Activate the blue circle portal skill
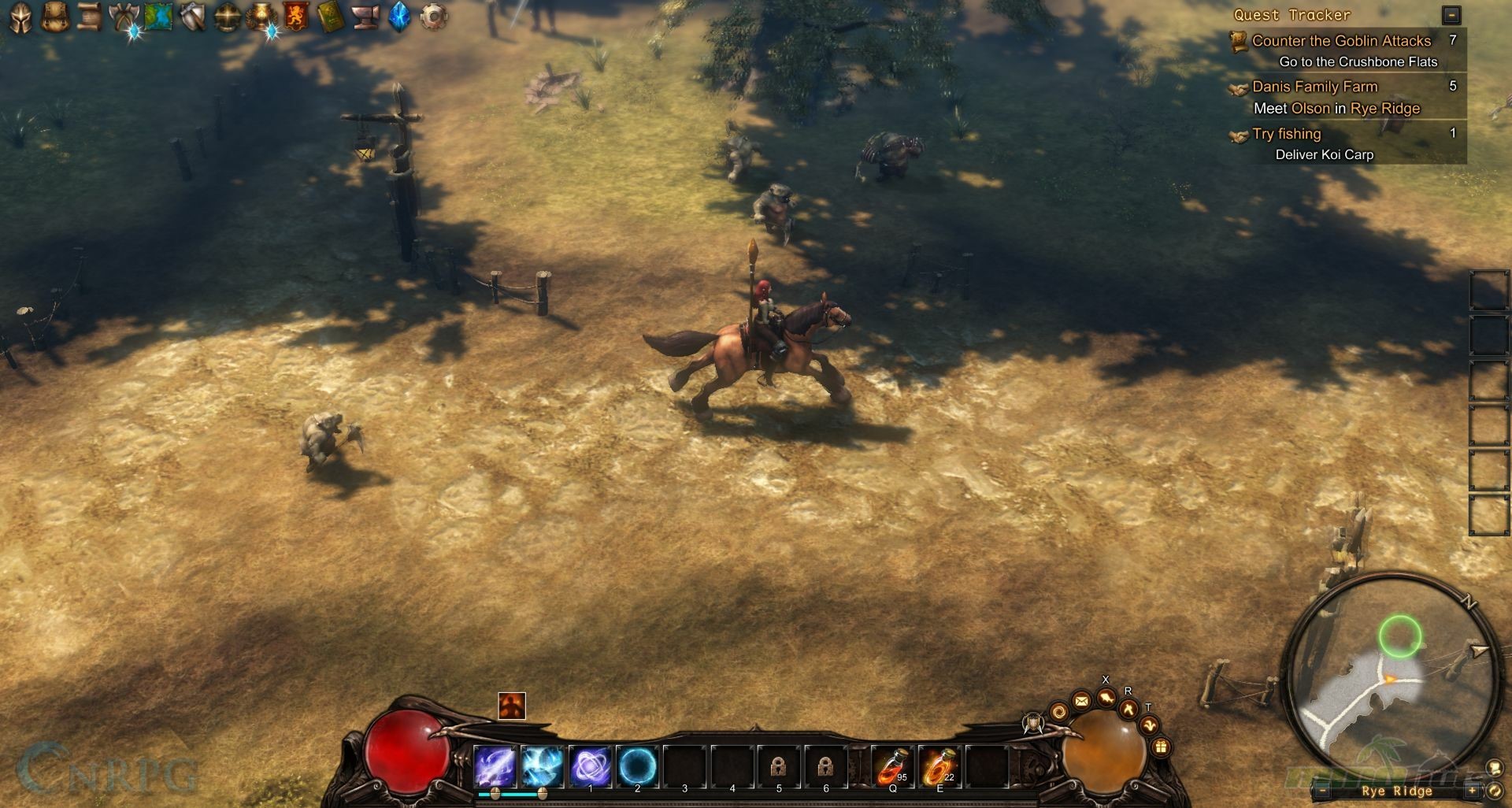This screenshot has width=1512, height=808. (x=637, y=766)
